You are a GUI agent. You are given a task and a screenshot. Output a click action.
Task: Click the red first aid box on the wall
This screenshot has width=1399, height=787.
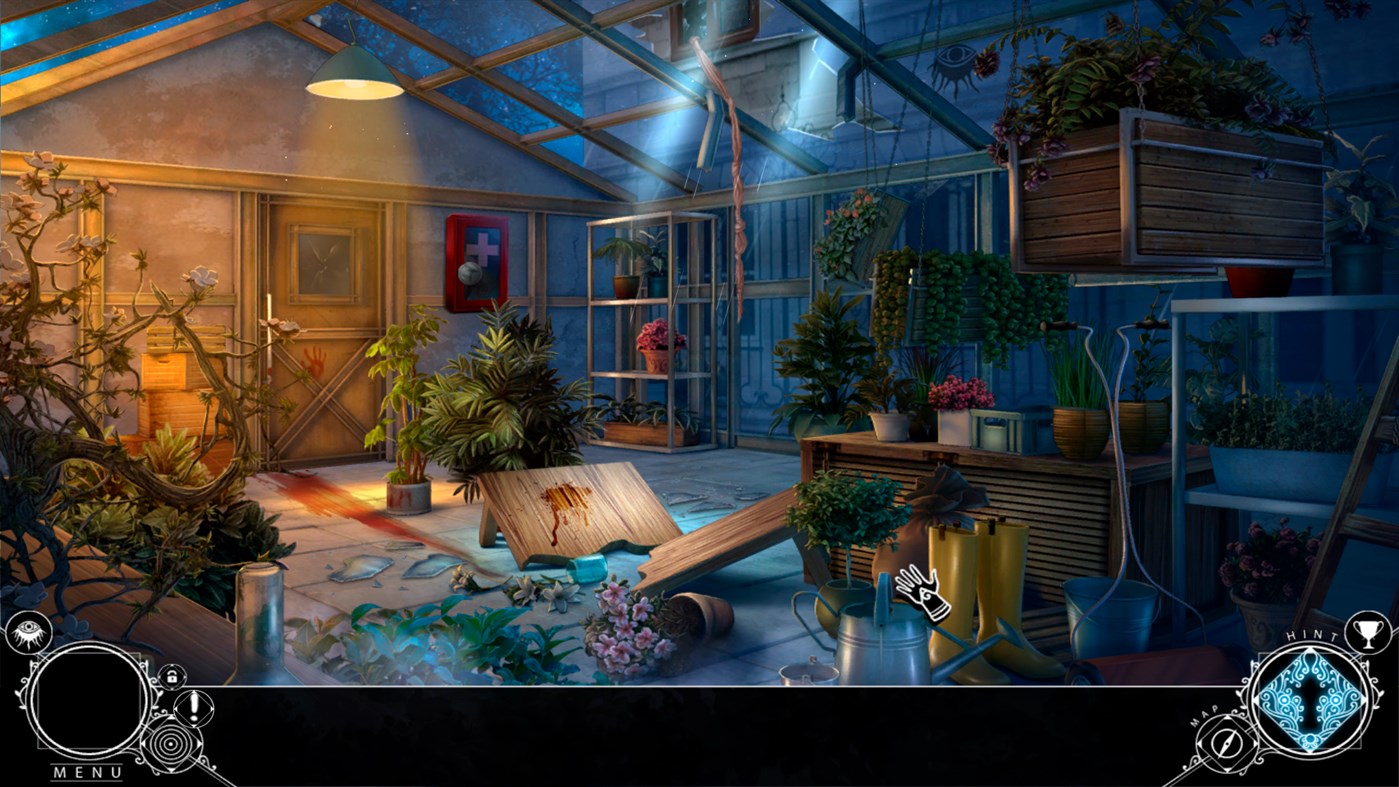tap(476, 260)
